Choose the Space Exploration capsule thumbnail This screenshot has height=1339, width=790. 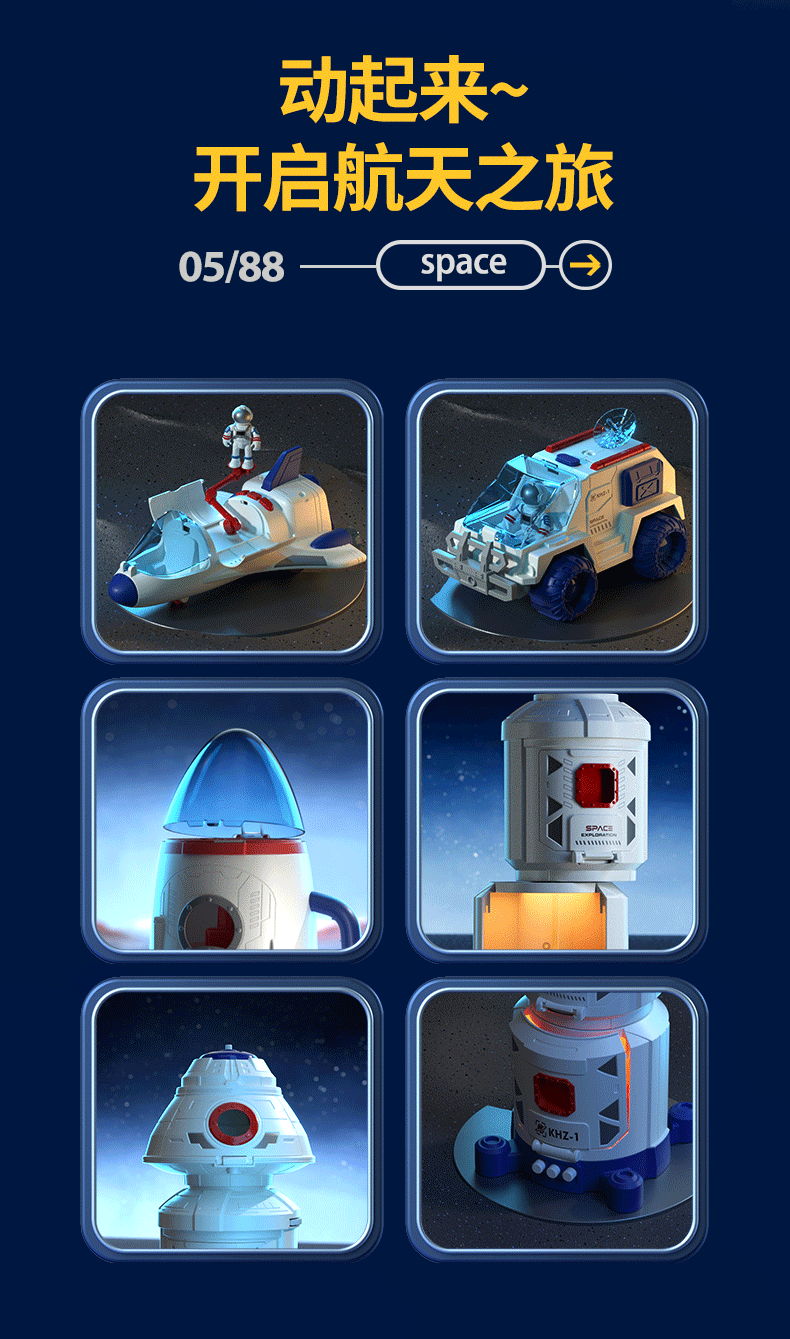[x=556, y=820]
